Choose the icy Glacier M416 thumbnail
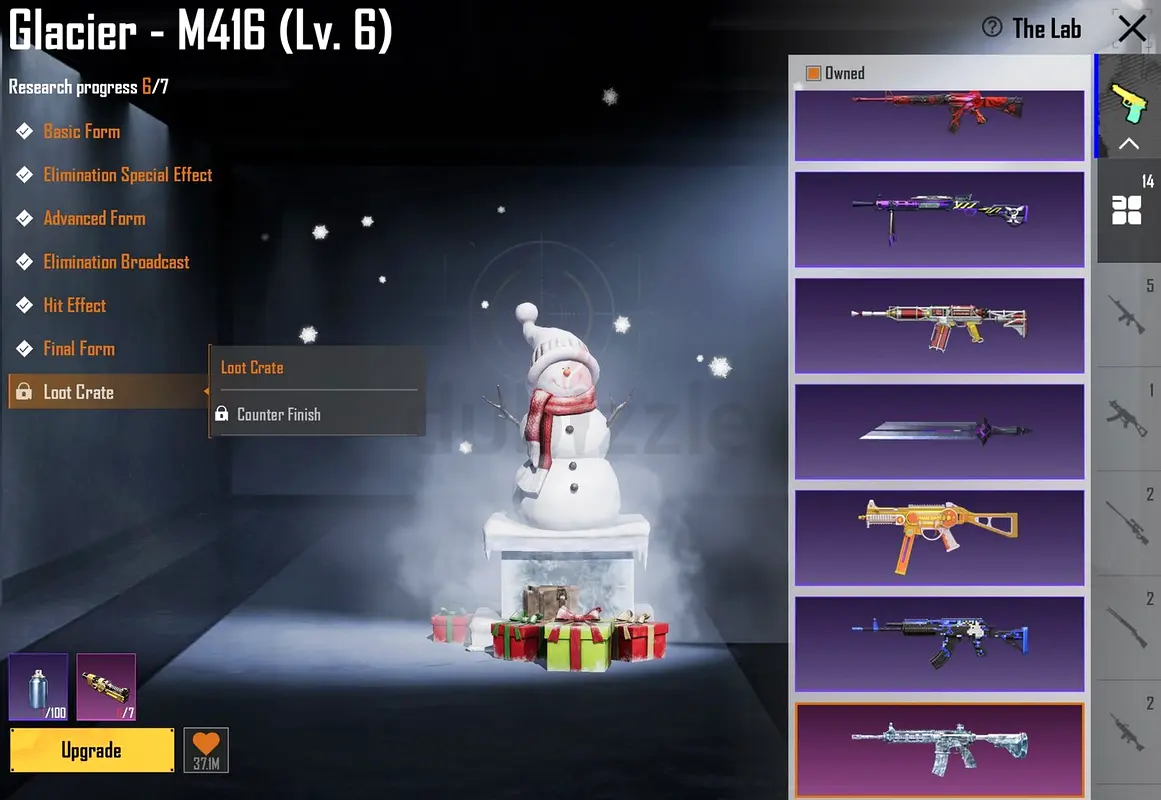This screenshot has height=800, width=1161. click(939, 750)
